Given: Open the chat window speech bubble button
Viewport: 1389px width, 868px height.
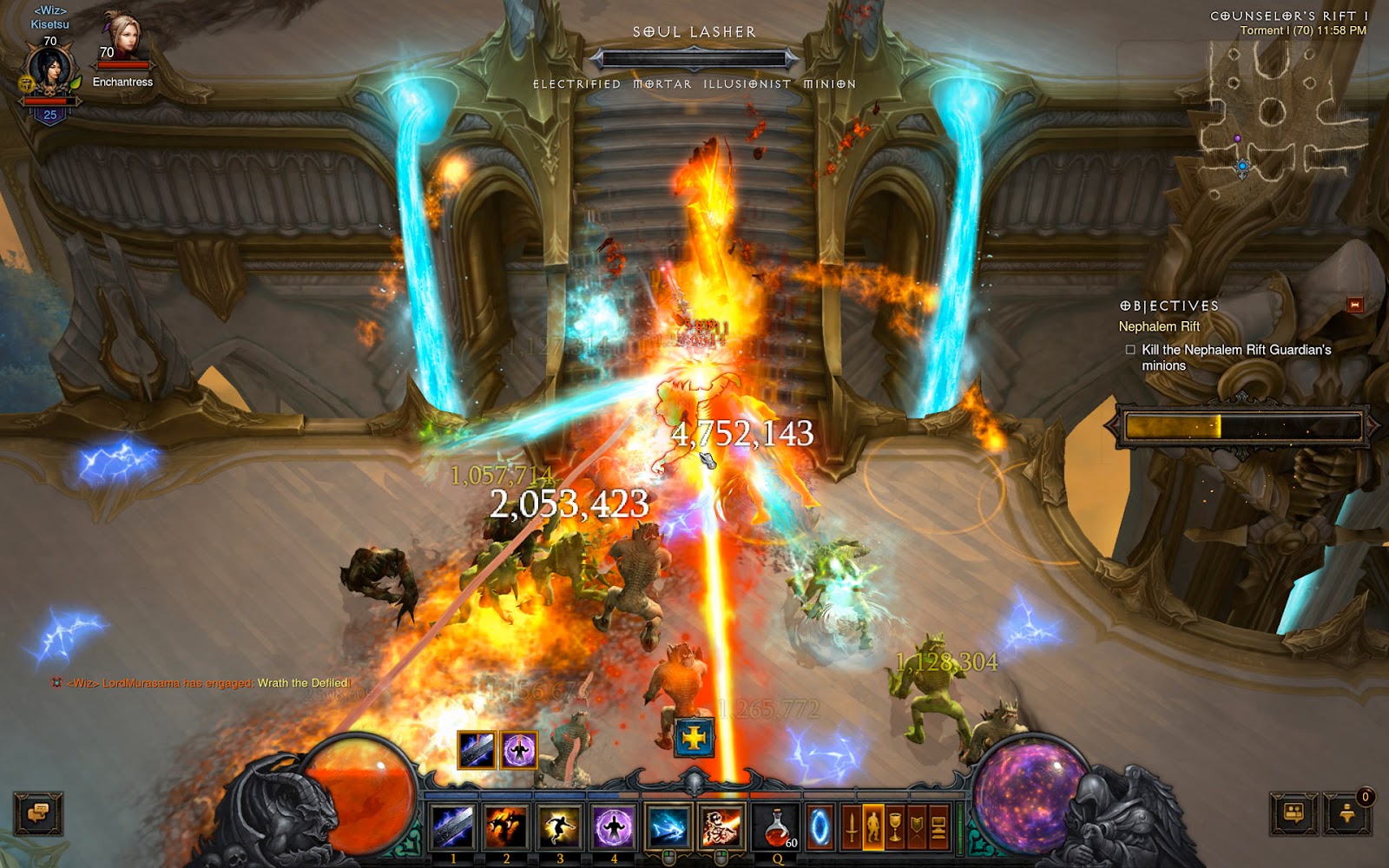Looking at the screenshot, I should (37, 814).
